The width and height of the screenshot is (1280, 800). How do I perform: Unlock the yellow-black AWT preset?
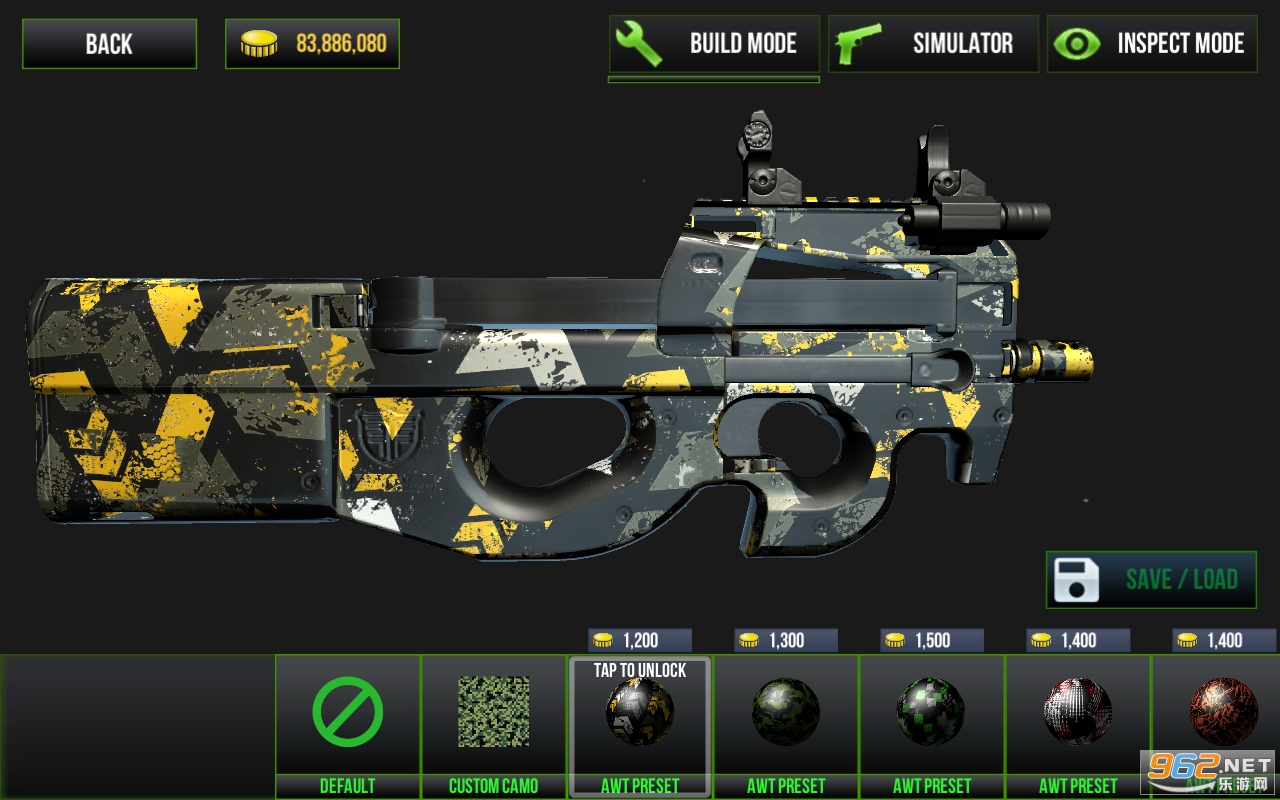(640, 713)
